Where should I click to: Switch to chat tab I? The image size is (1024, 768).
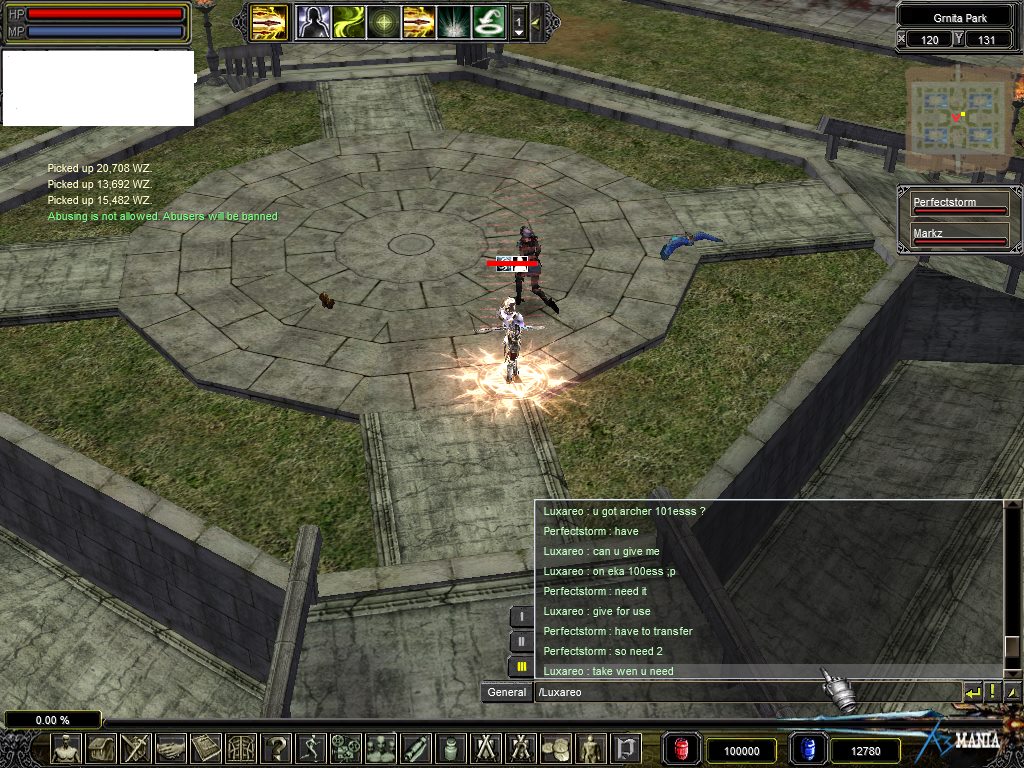[x=521, y=616]
